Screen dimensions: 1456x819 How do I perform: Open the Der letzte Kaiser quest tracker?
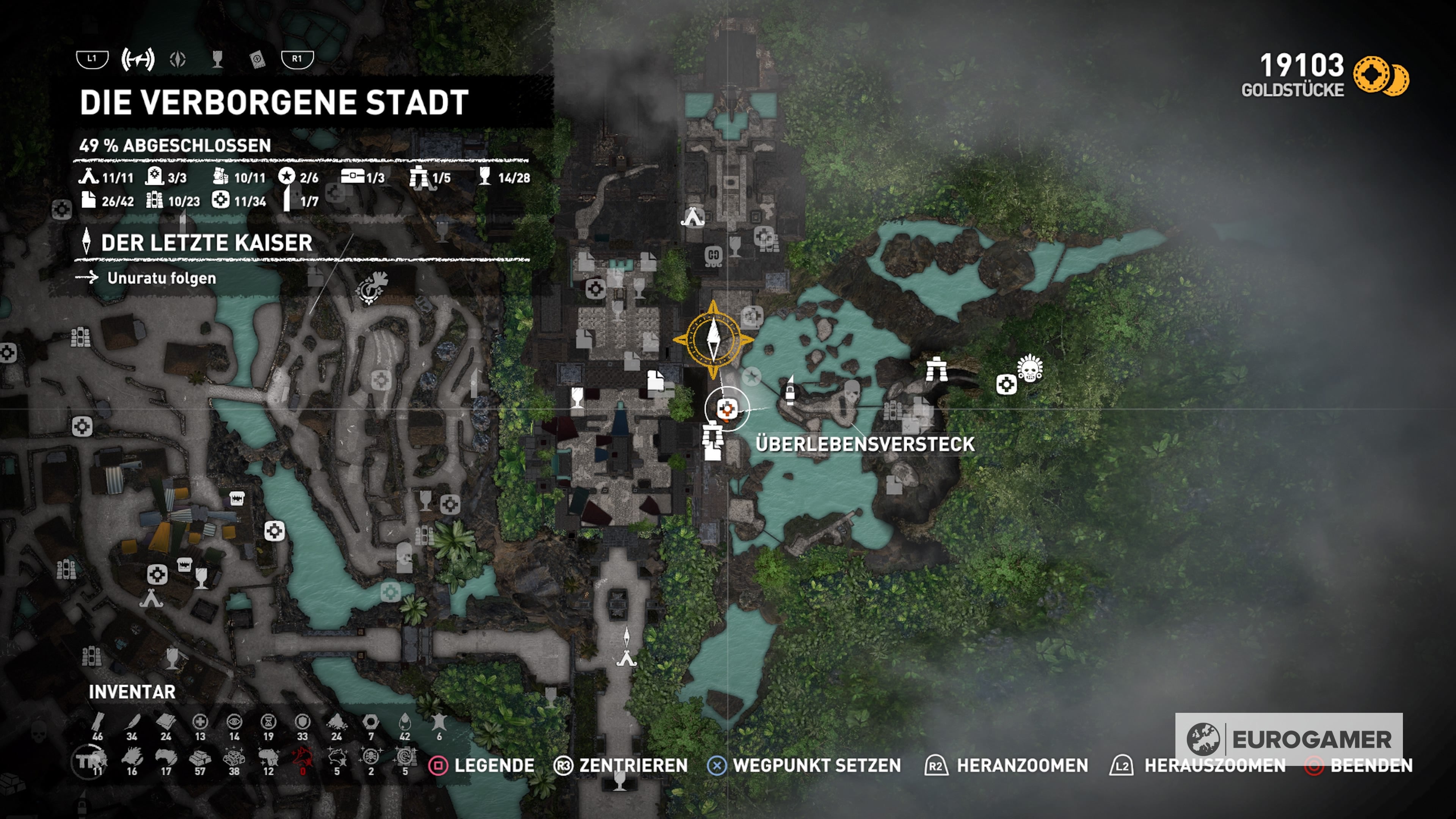206,243
